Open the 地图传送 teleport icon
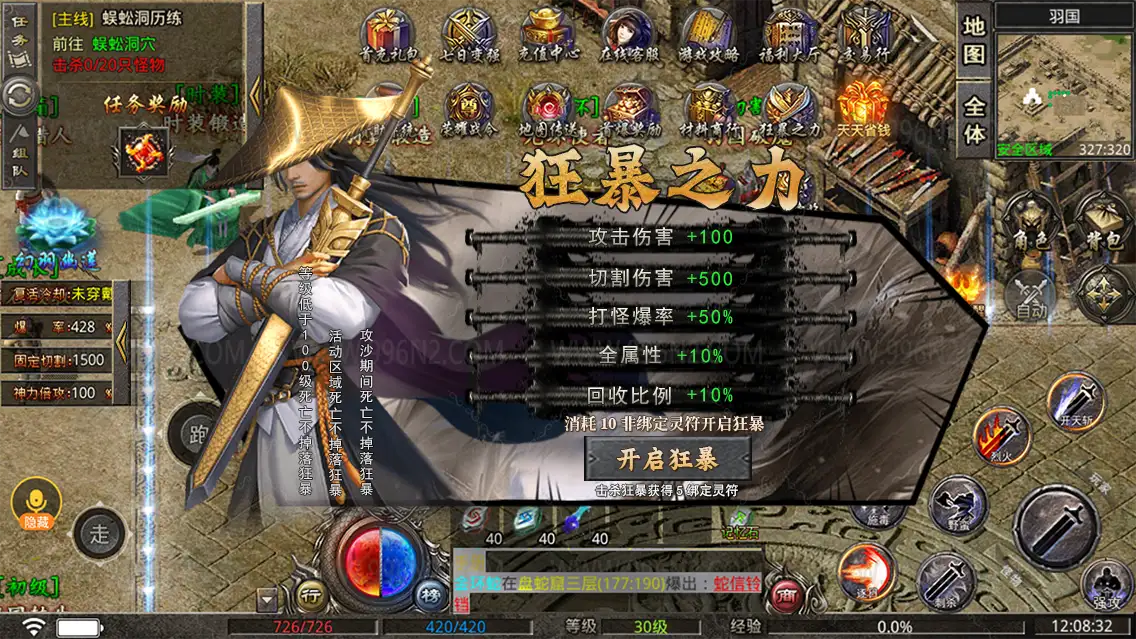The height and width of the screenshot is (639, 1136). click(x=549, y=110)
